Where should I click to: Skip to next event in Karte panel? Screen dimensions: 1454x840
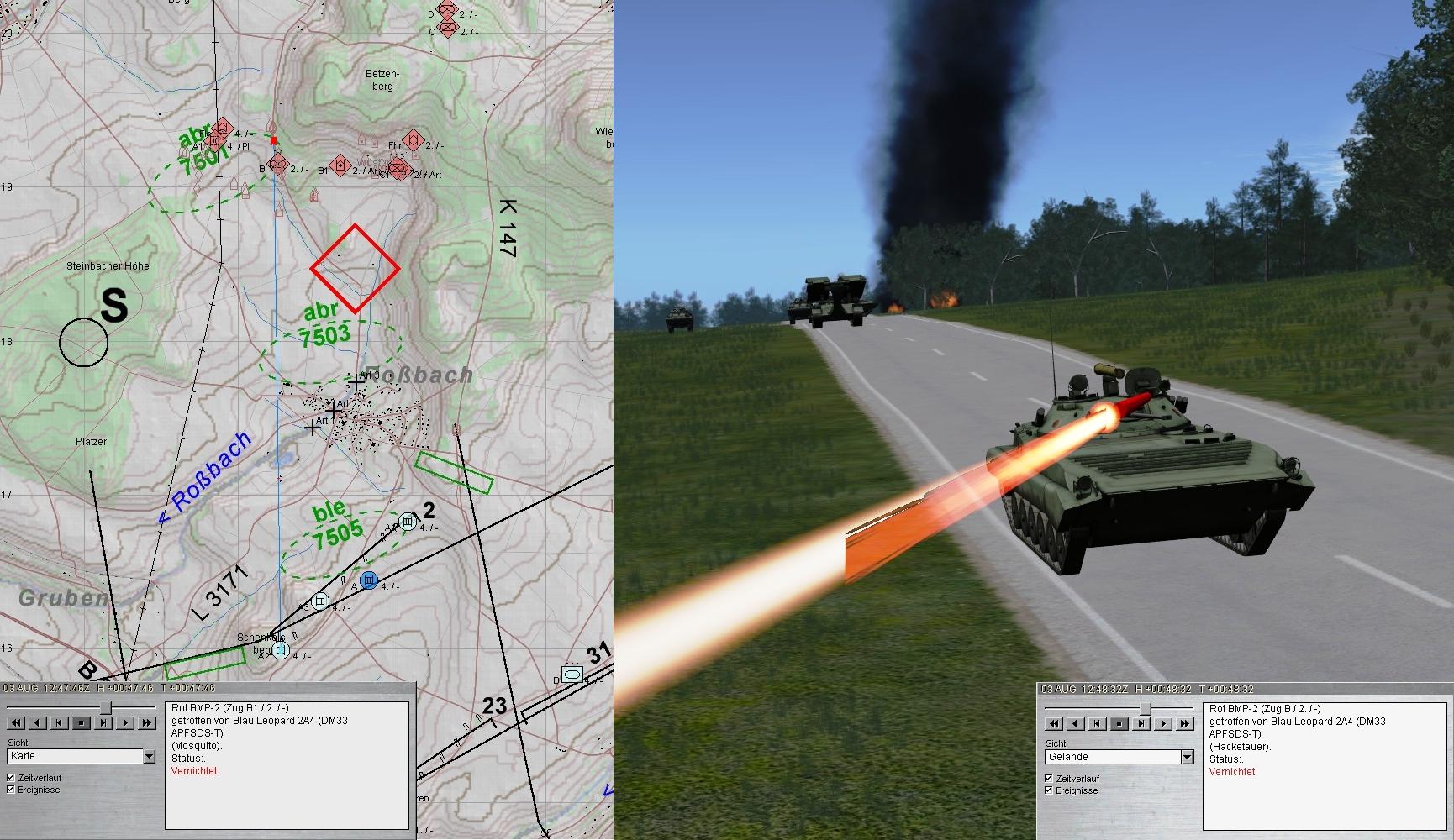[104, 722]
